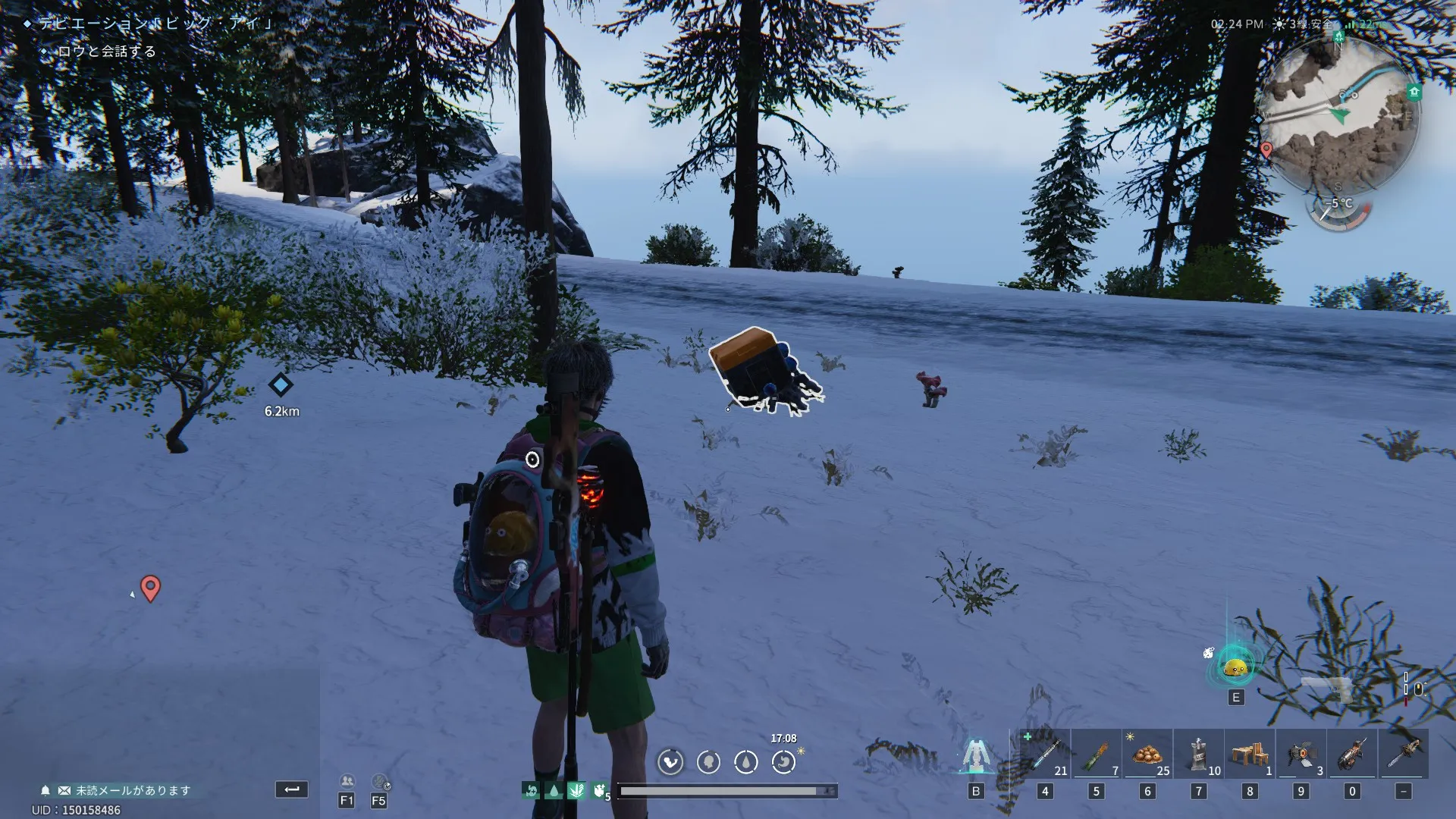Click the motorcycle icon on the minimap

coord(1348,94)
